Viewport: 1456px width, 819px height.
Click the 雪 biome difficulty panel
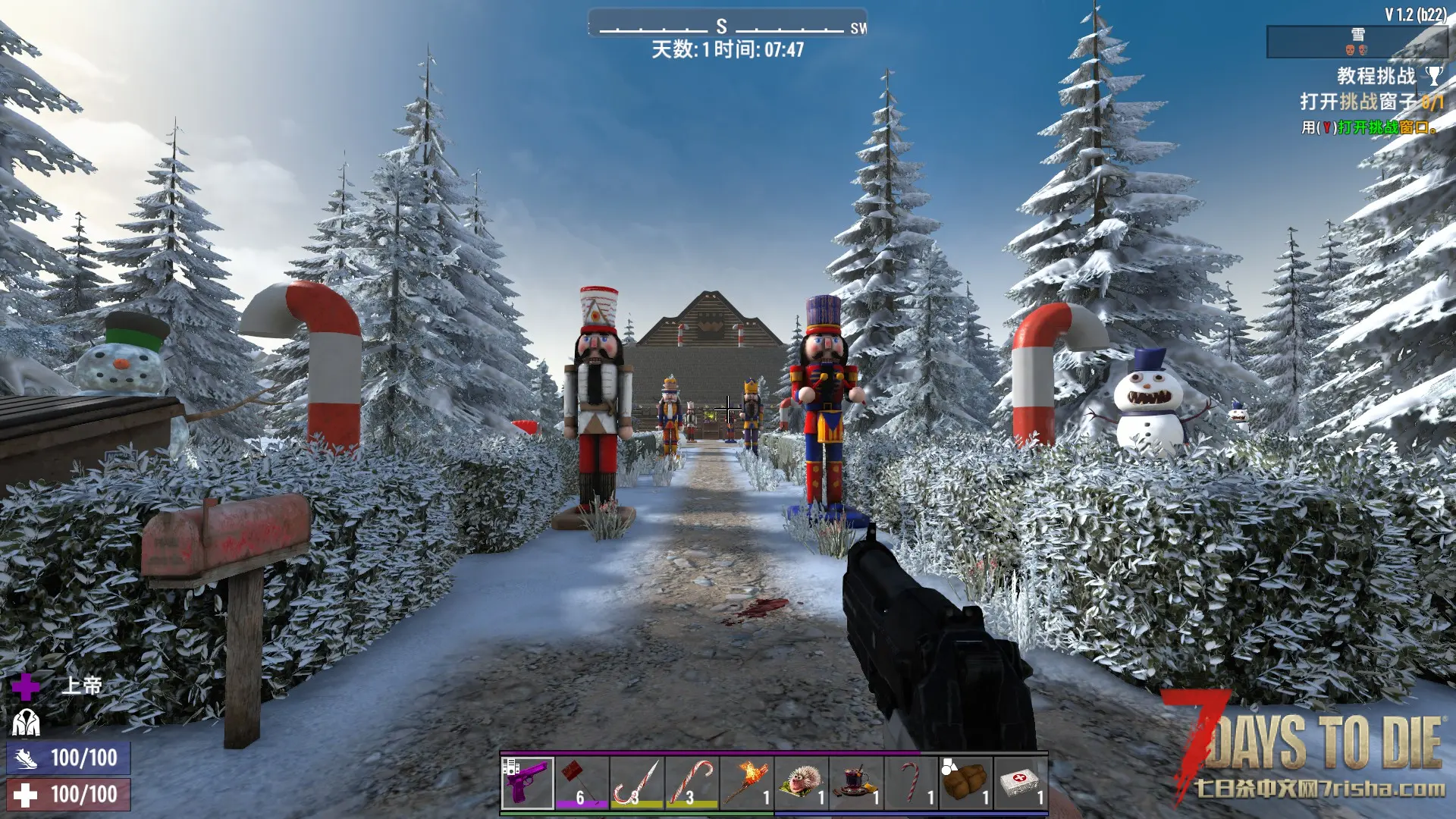pos(1357,42)
